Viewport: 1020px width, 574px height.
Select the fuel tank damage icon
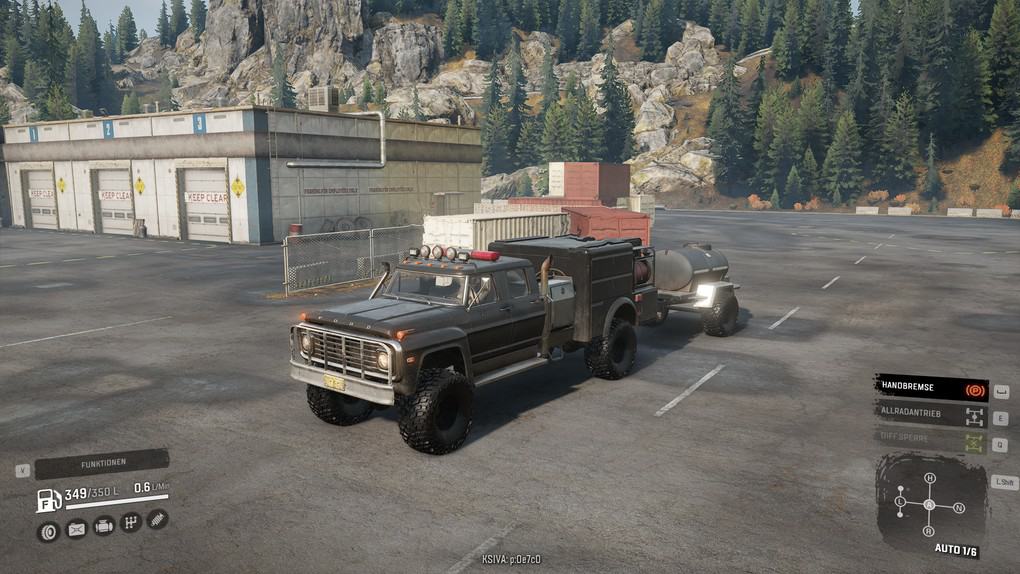[76, 529]
